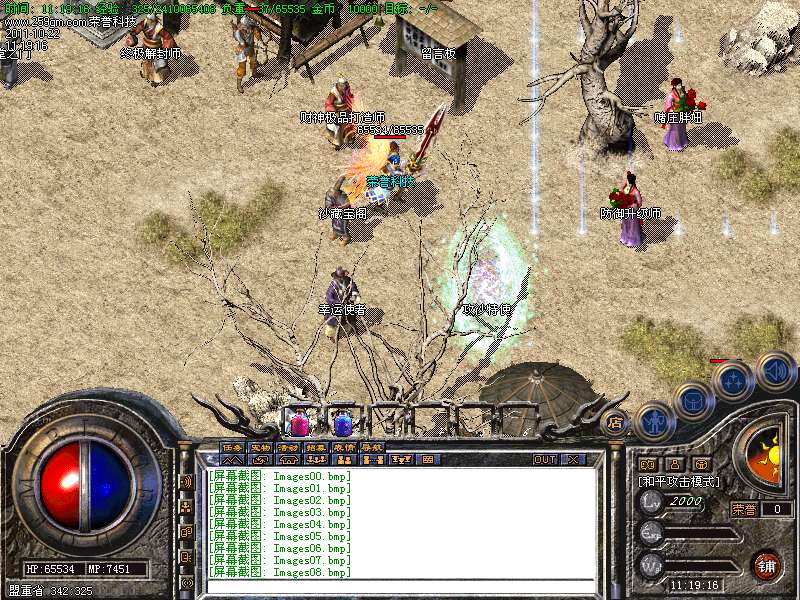Open the 任务 quest tab
This screenshot has width=800, height=600.
tap(232, 447)
